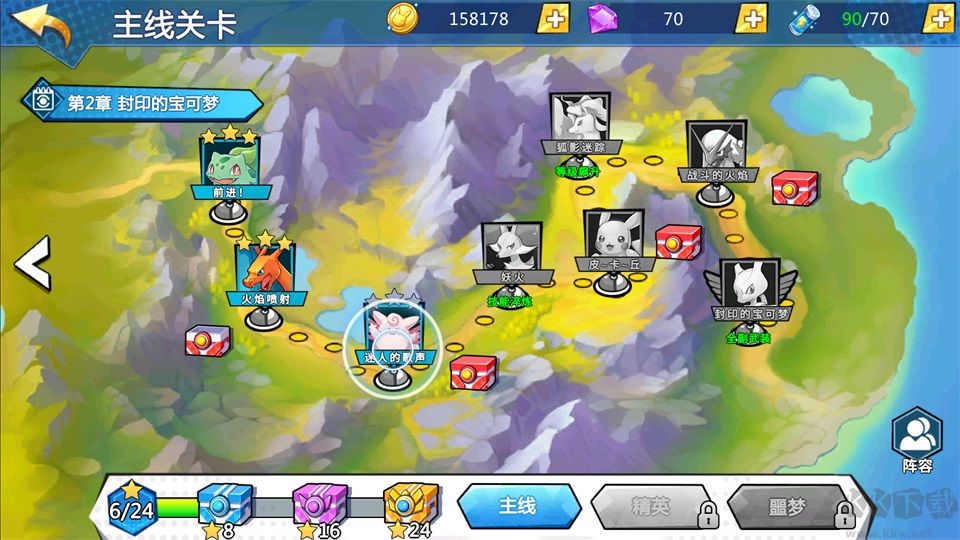This screenshot has height=540, width=960.
Task: Switch to the locked 精英 tab
Action: pos(652,507)
